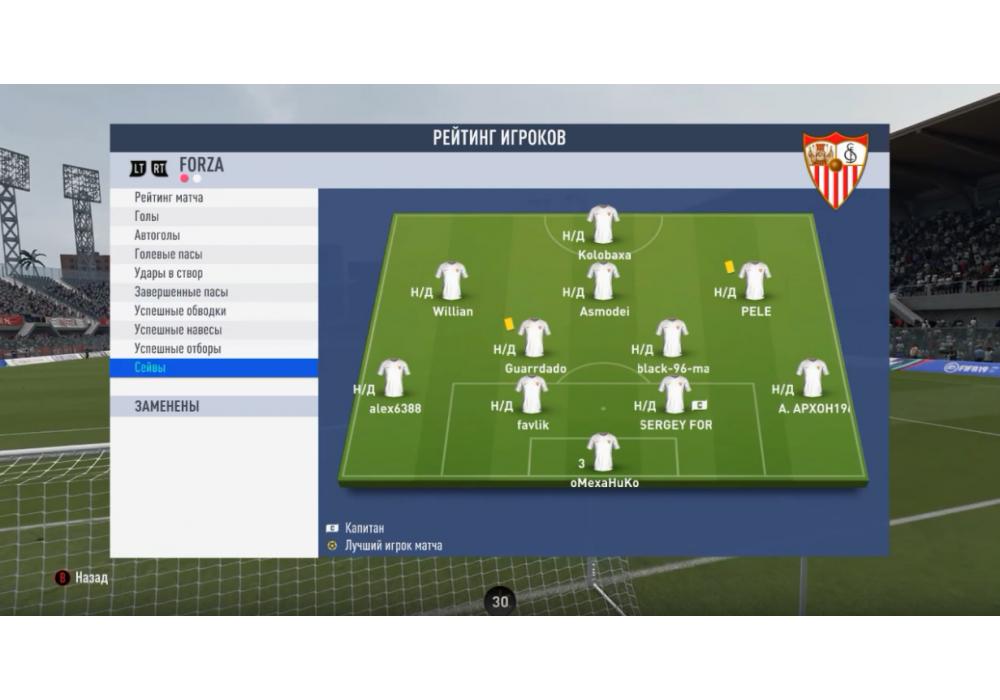The height and width of the screenshot is (700, 1000).
Task: Select the Успешные навесы row
Action: (x=178, y=330)
